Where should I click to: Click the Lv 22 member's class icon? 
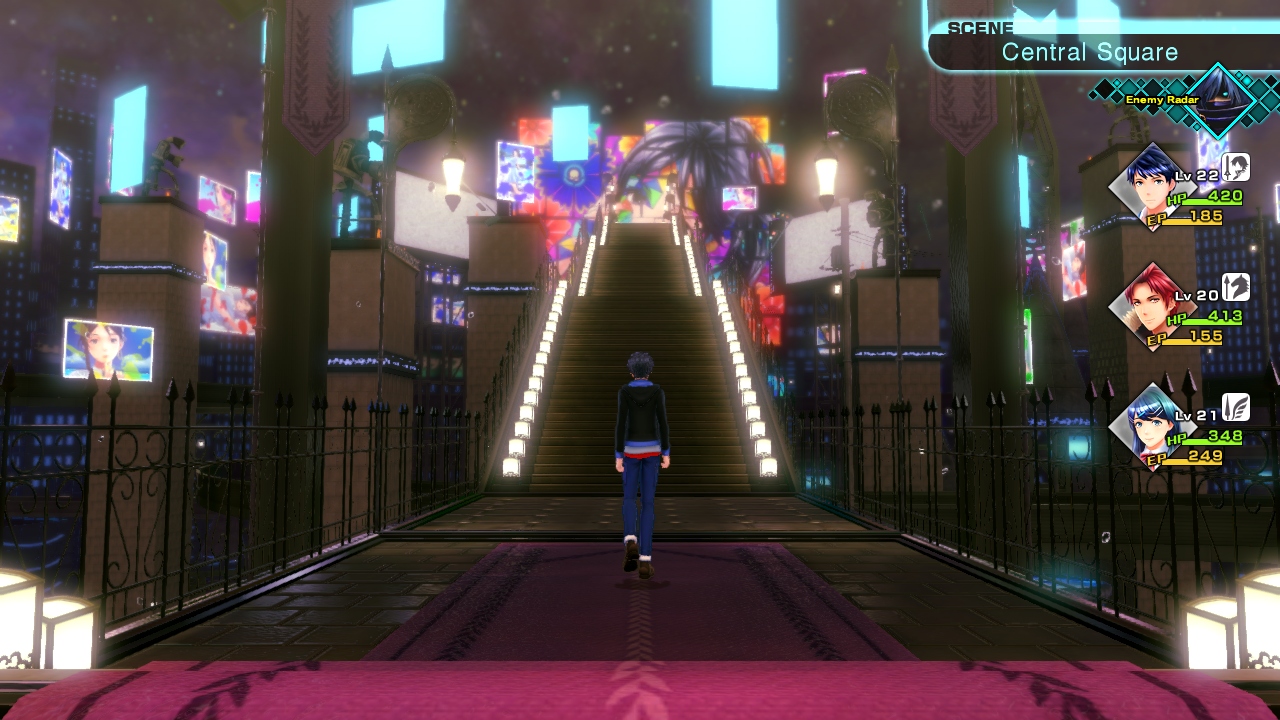pos(1236,167)
